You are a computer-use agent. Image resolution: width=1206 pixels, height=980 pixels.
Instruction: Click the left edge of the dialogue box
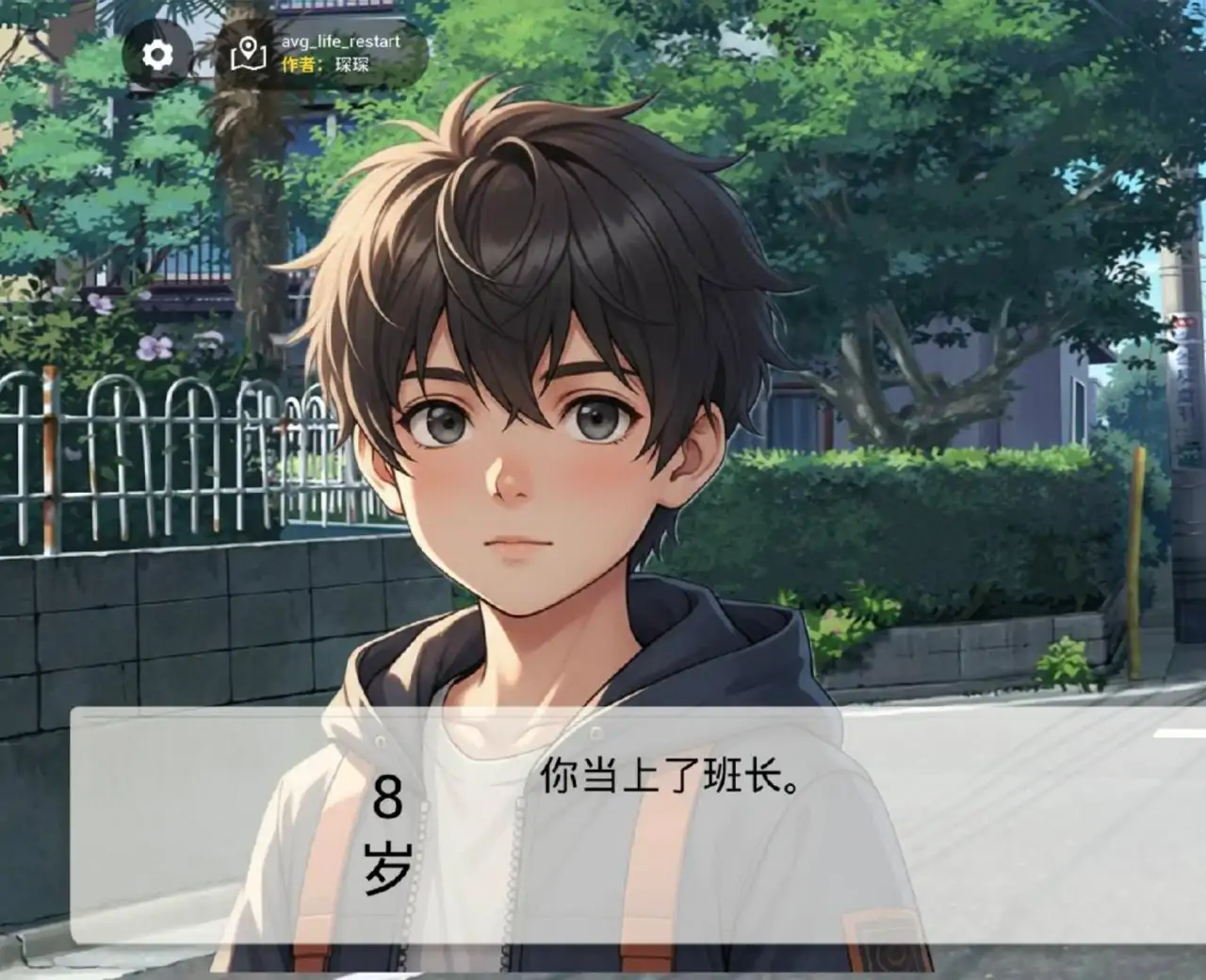point(90,829)
